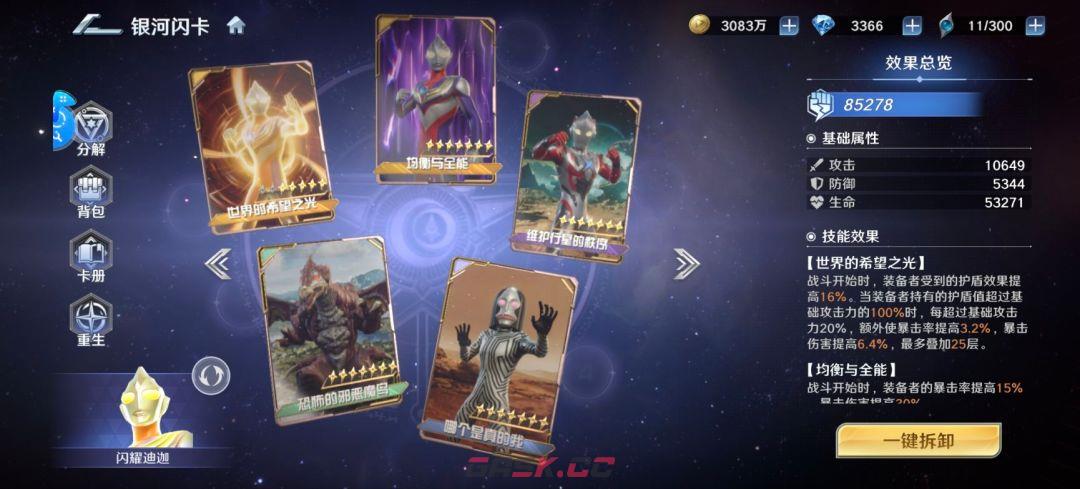Show next card set with right arrow
Screen dimensions: 1080x489
[686, 264]
